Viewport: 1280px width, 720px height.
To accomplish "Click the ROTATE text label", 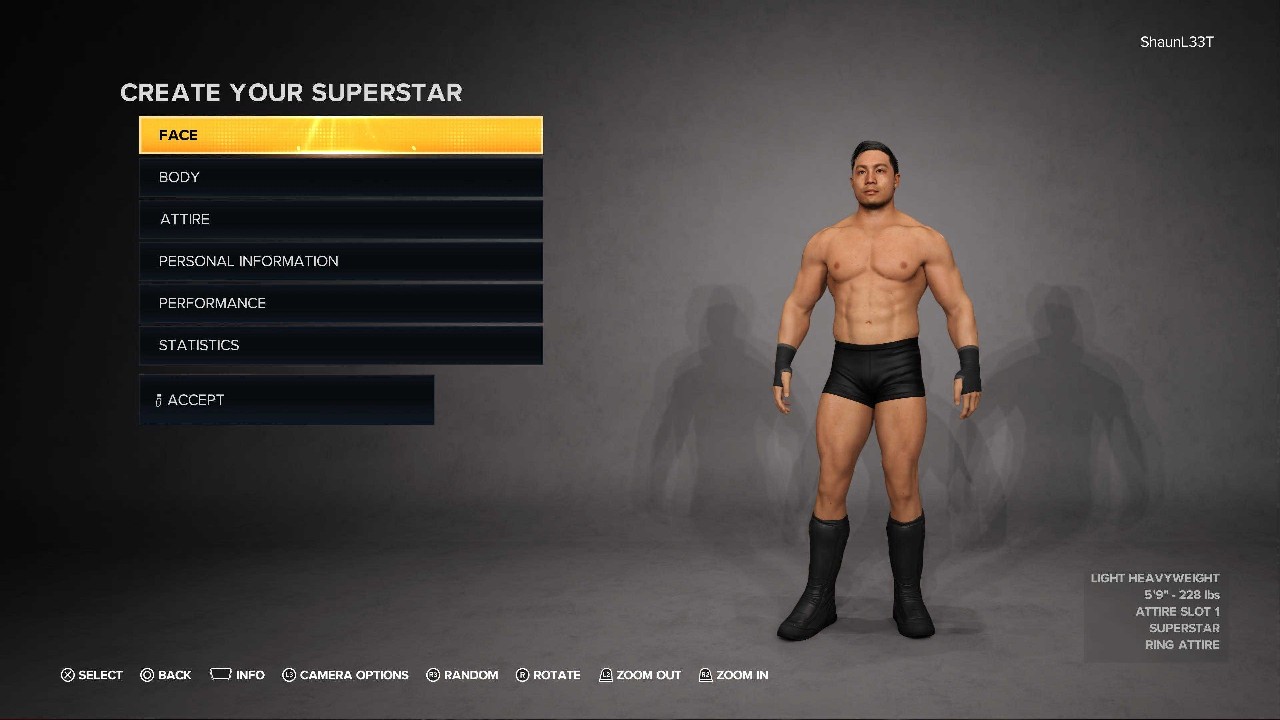I will tap(558, 675).
